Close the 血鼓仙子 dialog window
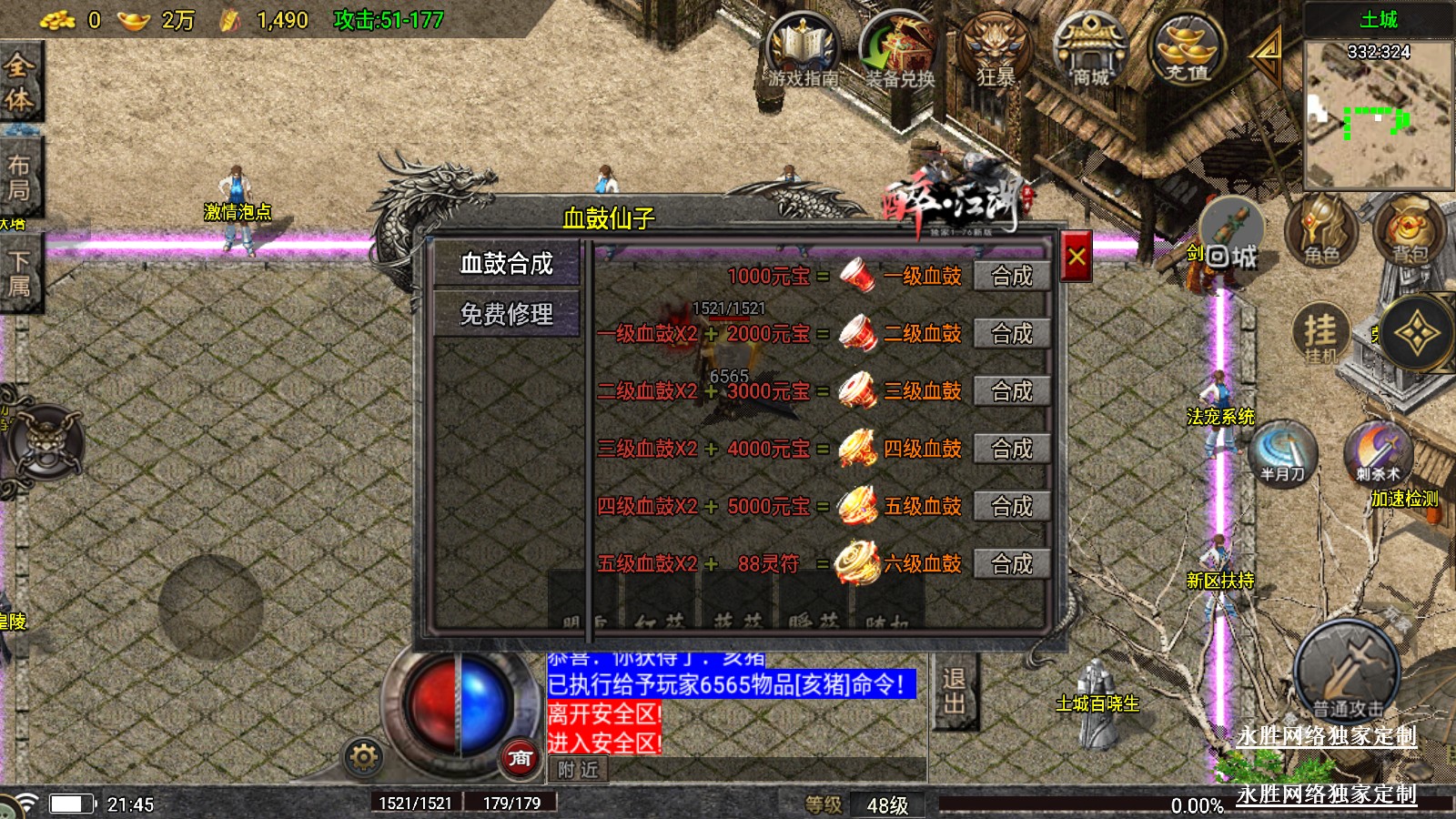1456x819 pixels. [1077, 258]
